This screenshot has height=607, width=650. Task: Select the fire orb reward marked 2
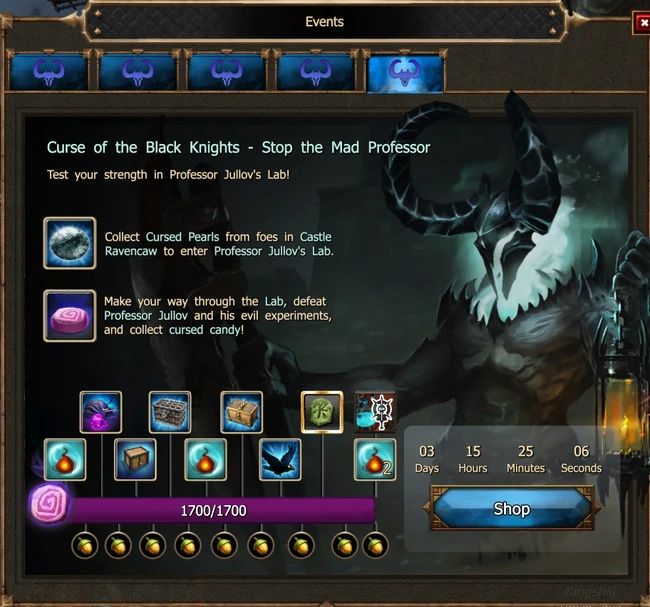tap(375, 459)
